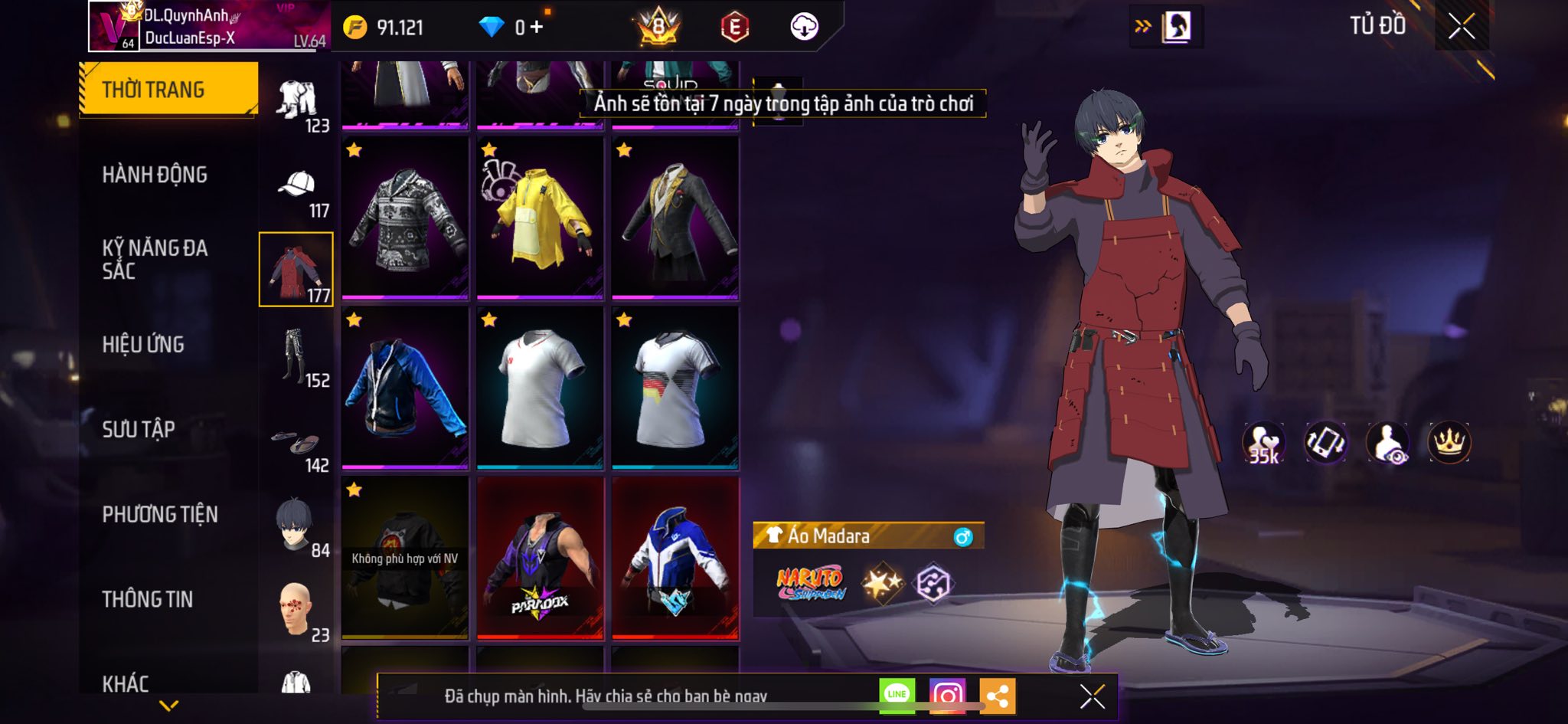The width and height of the screenshot is (1568, 724).
Task: Share screenshot through LINE
Action: coord(897,695)
